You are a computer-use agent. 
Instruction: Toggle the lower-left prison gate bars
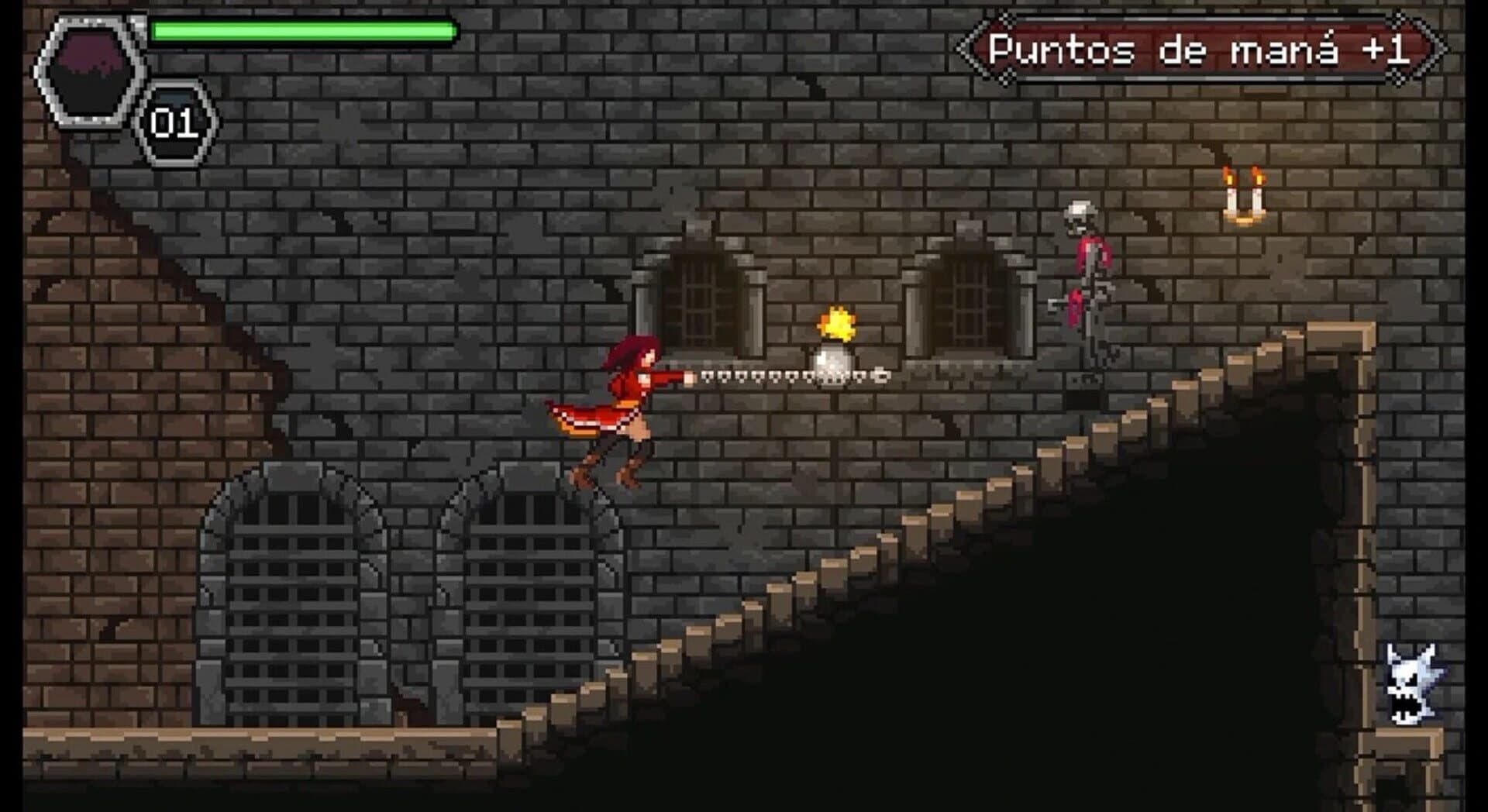294,612
